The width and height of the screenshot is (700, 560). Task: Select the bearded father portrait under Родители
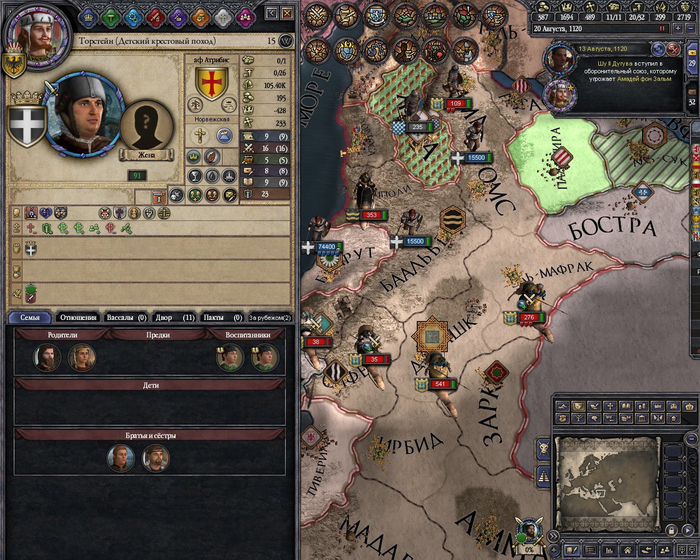(46, 358)
